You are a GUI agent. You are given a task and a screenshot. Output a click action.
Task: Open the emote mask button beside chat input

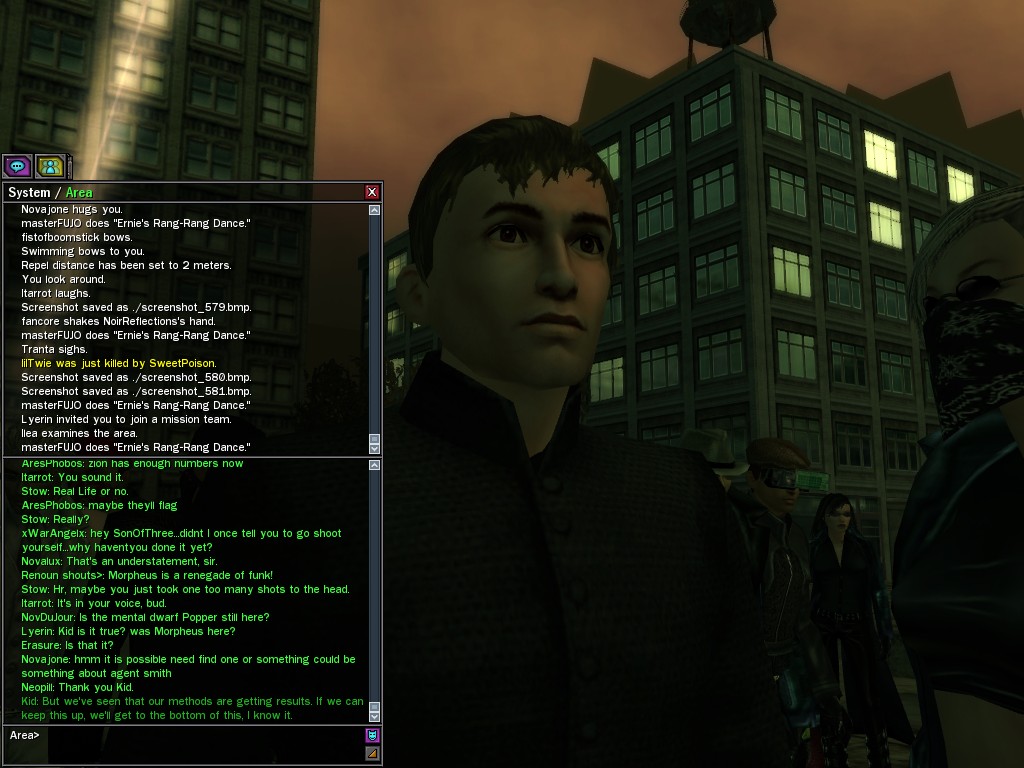pyautogui.click(x=373, y=736)
